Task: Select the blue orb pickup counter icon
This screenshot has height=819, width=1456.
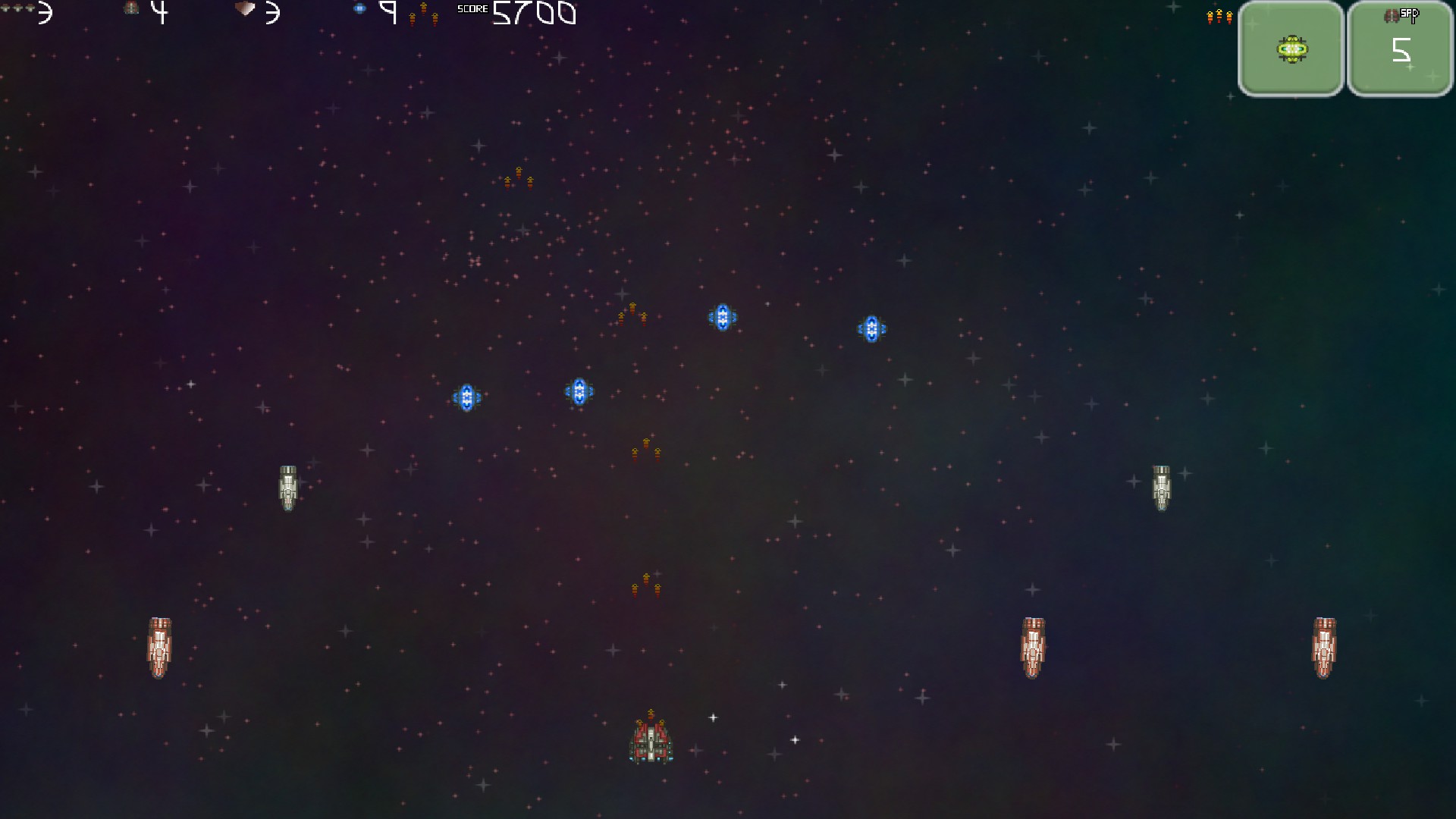Action: point(359,9)
